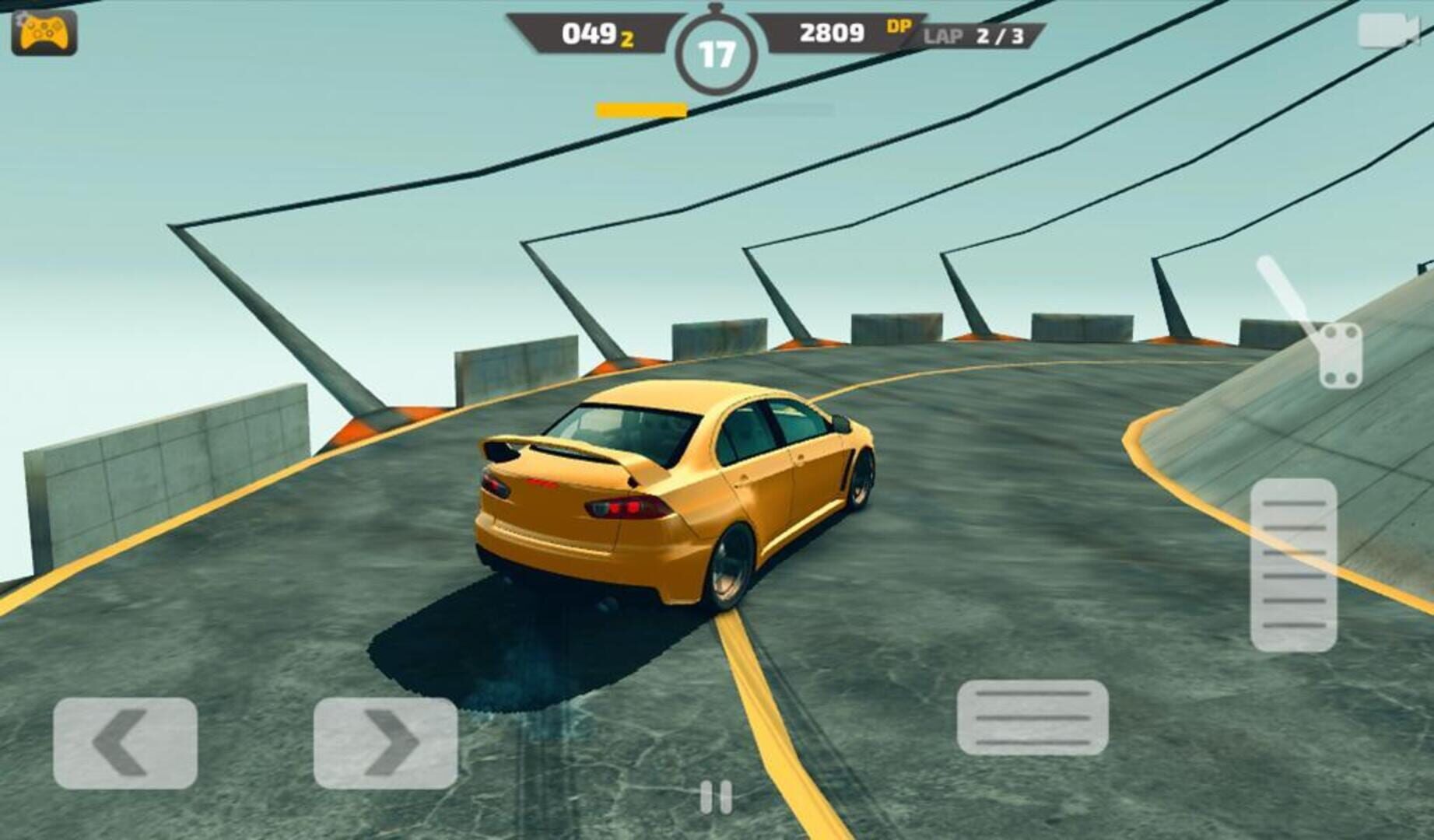1434x840 pixels.
Task: Select the DP score display
Action: [x=848, y=33]
